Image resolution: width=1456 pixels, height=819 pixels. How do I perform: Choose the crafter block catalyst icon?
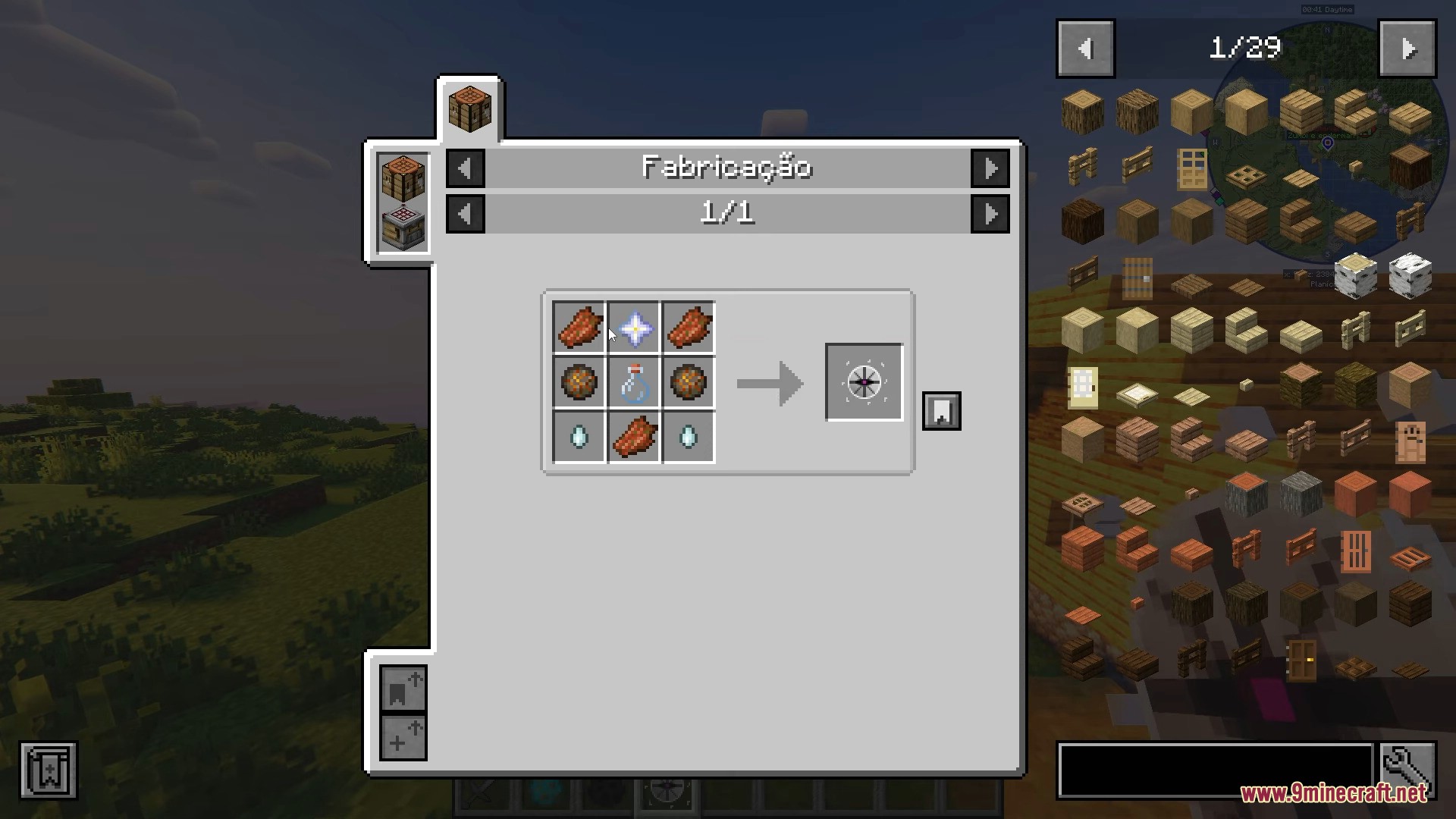coord(403,226)
